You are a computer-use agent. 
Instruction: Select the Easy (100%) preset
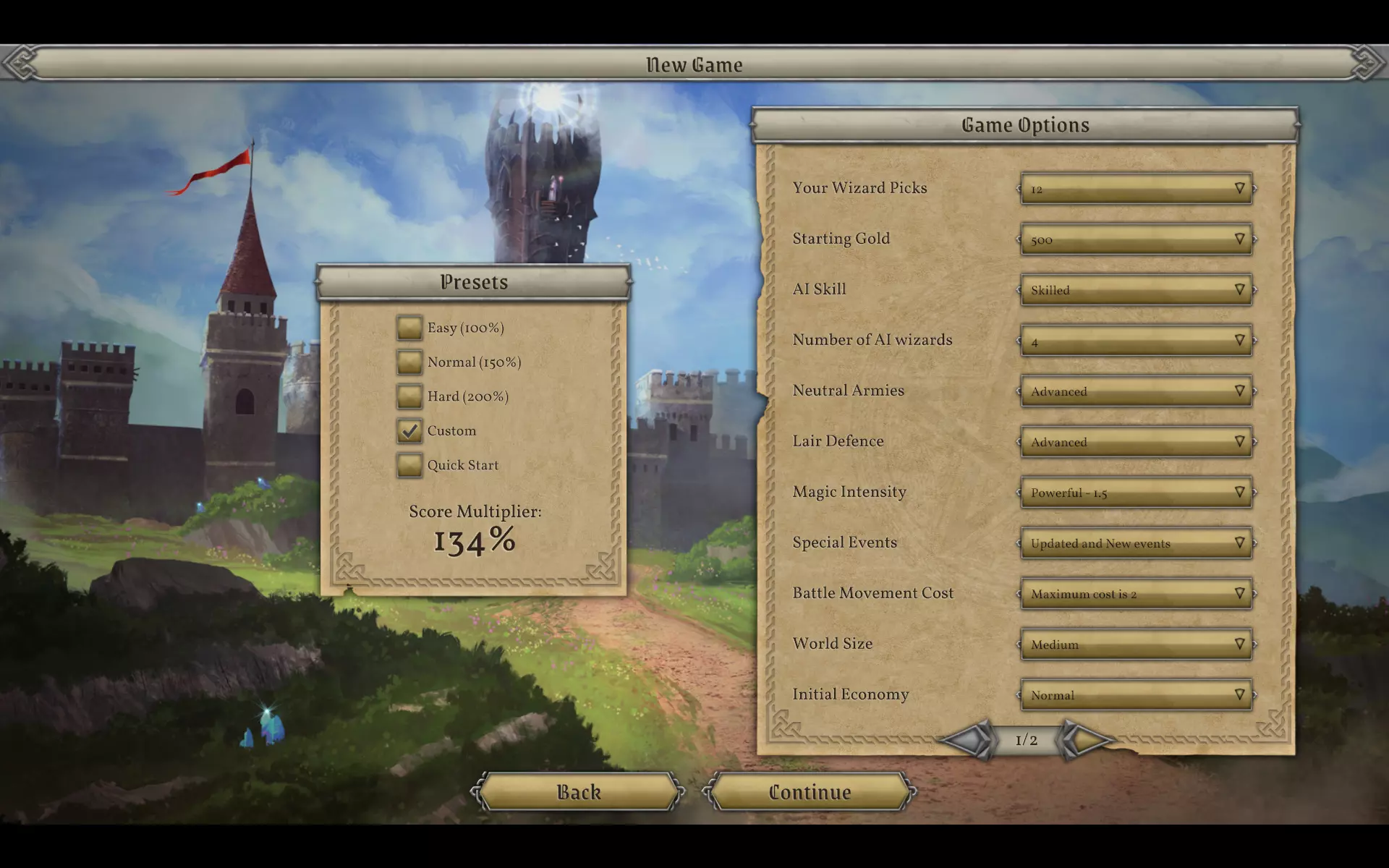click(x=409, y=328)
